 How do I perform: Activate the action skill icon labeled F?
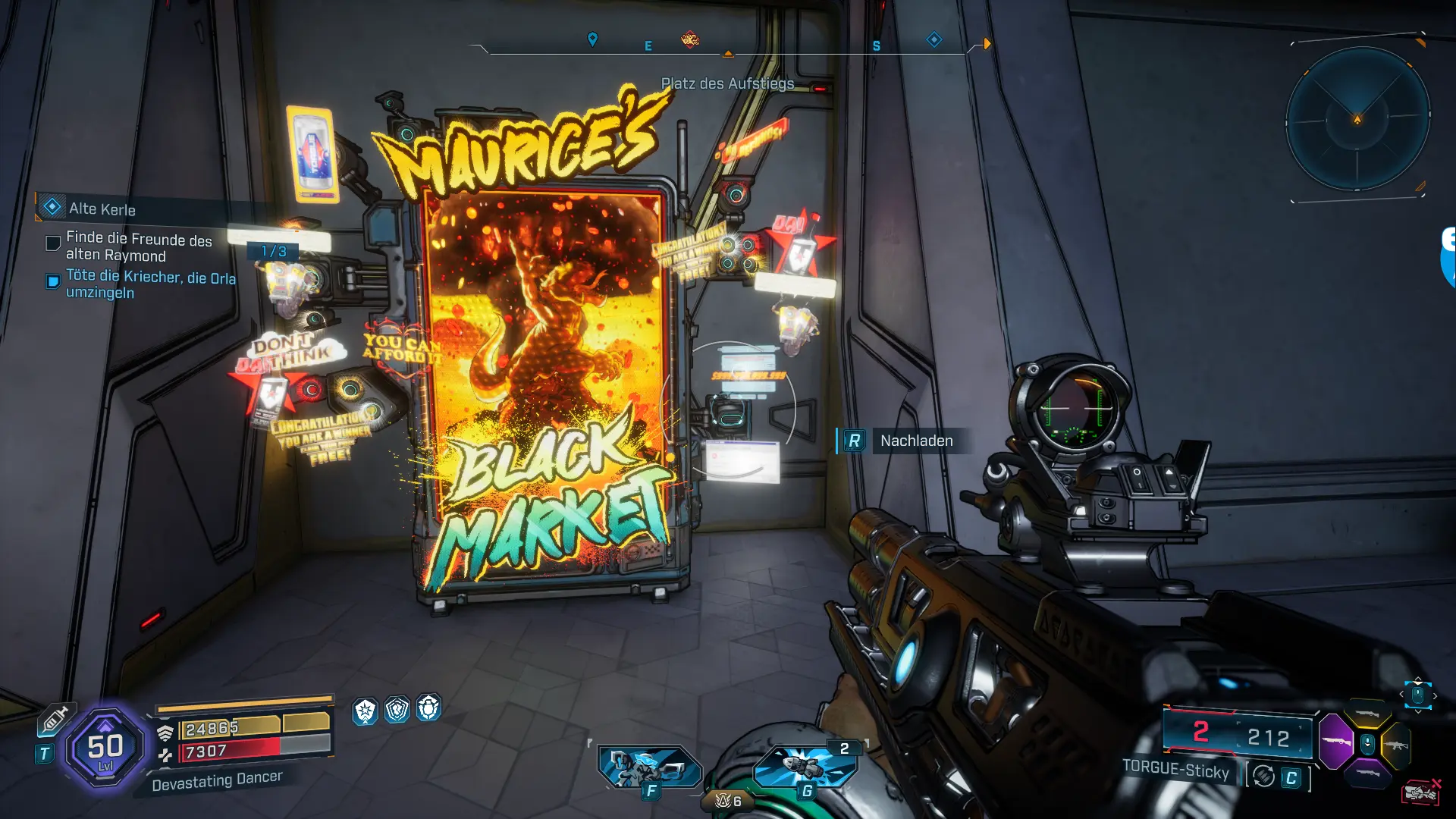click(x=648, y=767)
